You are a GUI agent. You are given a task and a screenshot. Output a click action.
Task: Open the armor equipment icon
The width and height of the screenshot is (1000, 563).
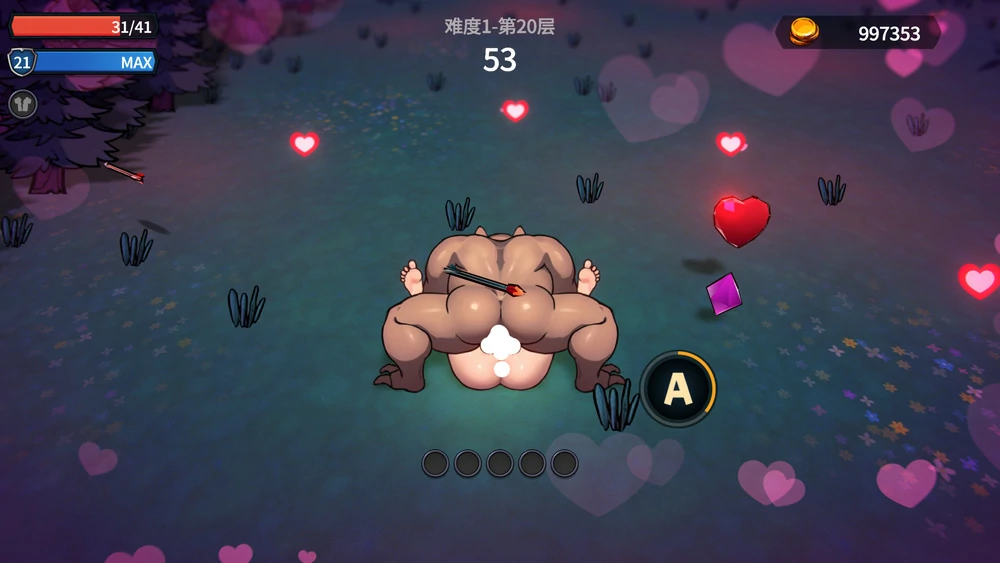[x=23, y=103]
